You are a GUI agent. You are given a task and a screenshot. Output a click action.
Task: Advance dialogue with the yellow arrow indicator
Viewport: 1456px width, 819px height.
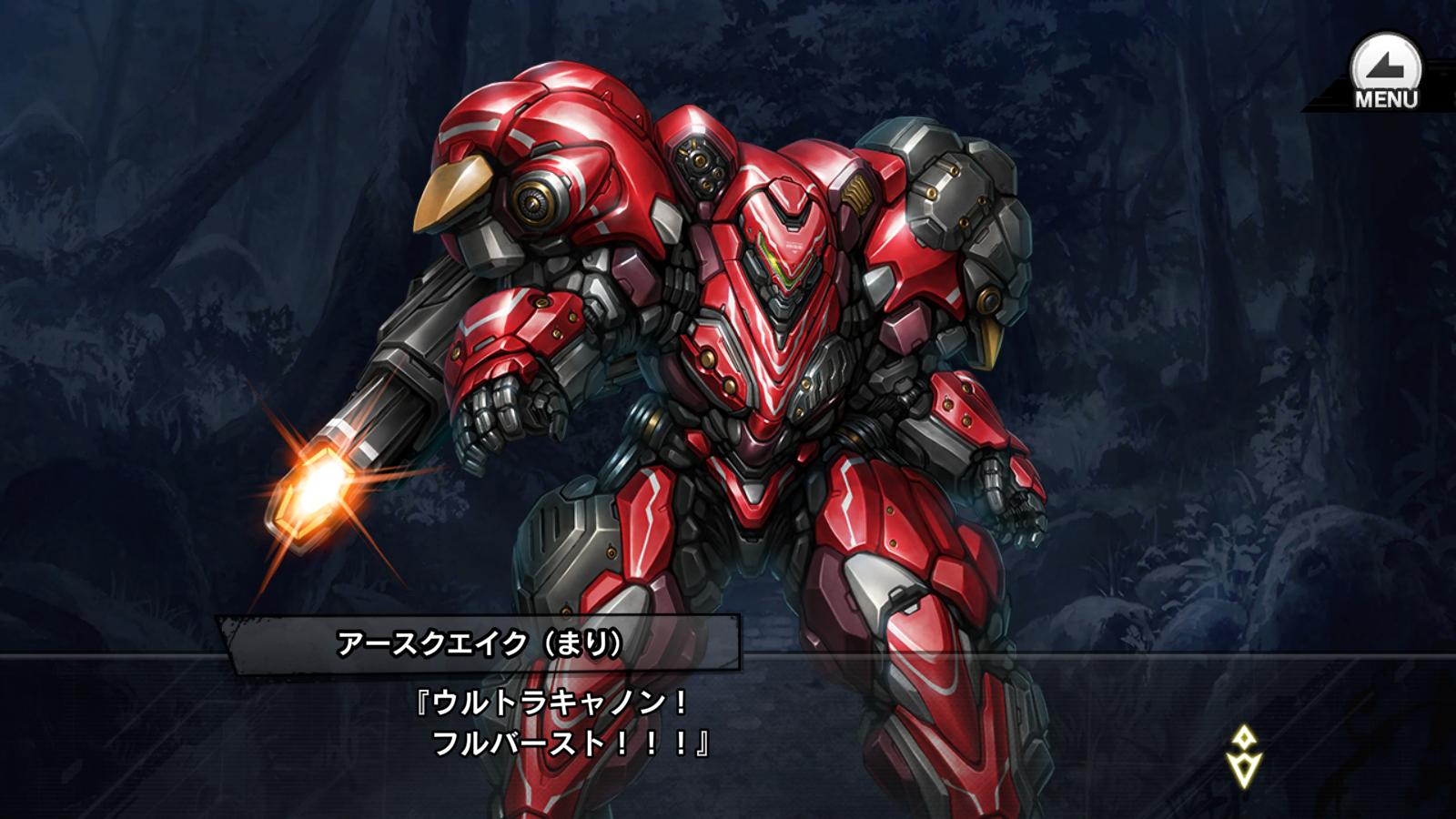coord(1243,757)
